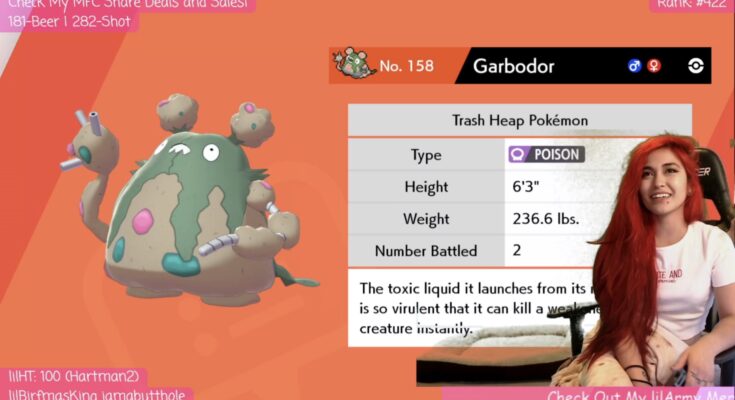Click the POISON type badge
735x400 pixels.
(546, 155)
